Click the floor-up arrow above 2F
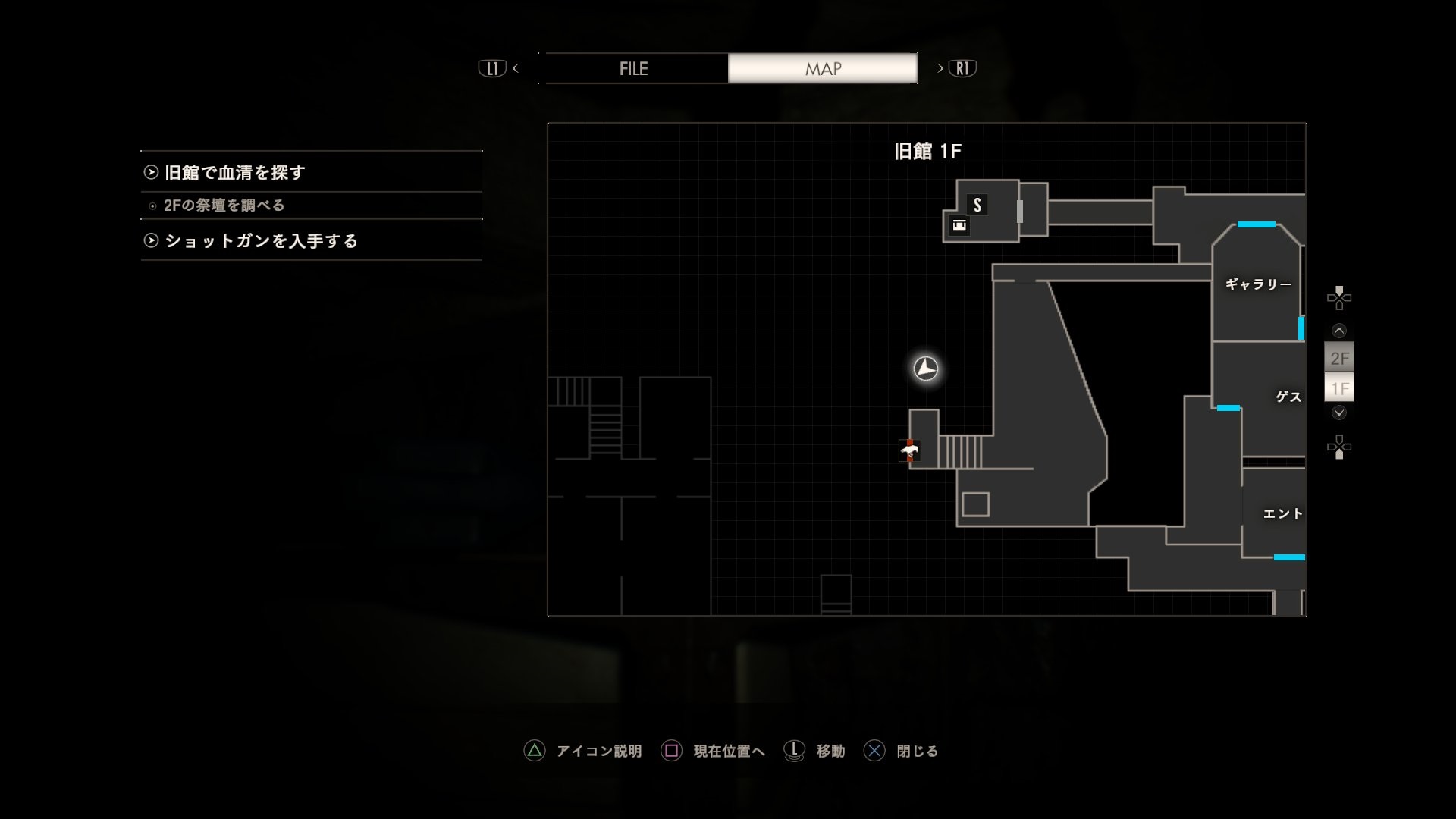 (1339, 331)
